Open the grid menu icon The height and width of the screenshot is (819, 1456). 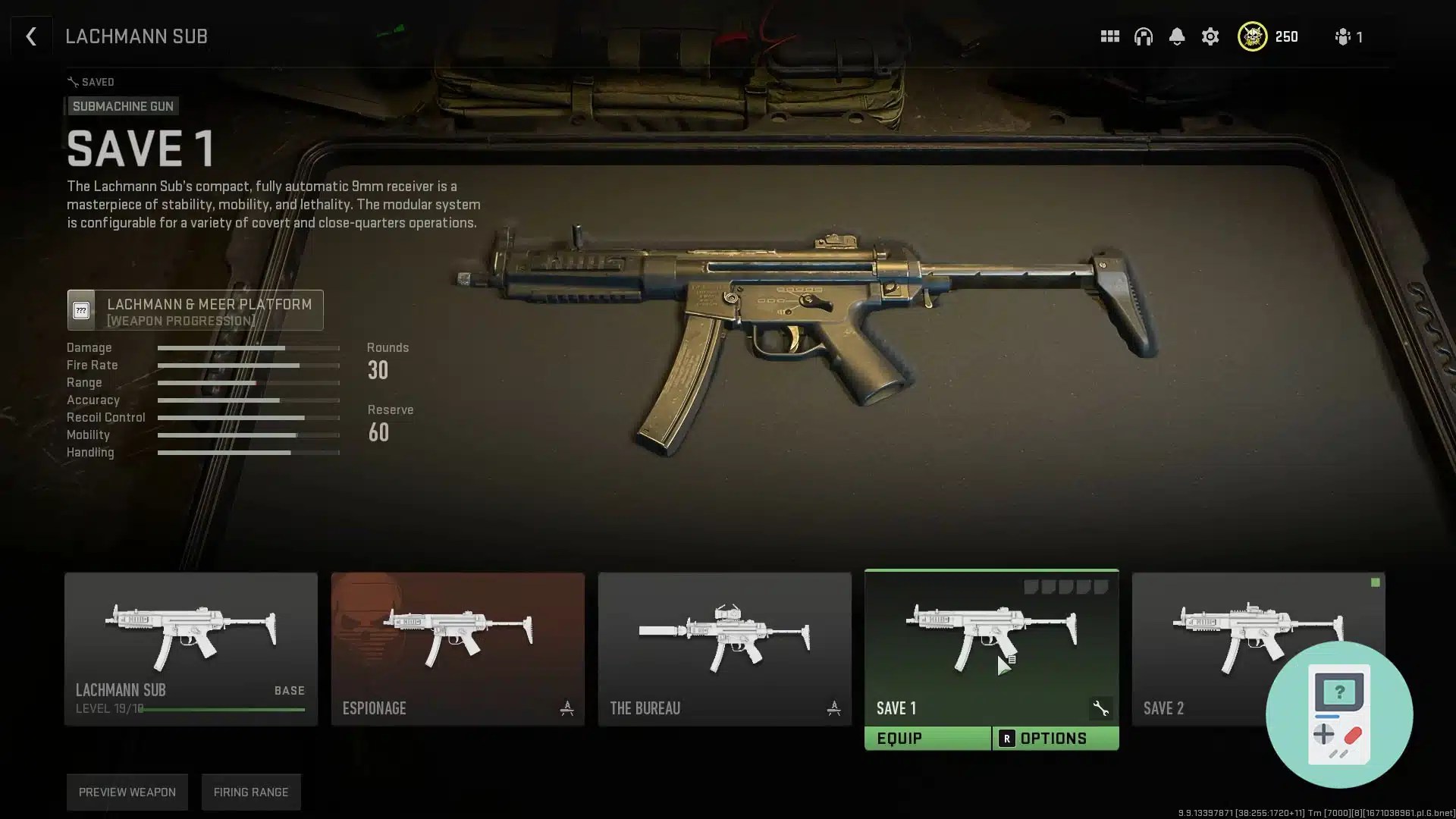point(1109,36)
